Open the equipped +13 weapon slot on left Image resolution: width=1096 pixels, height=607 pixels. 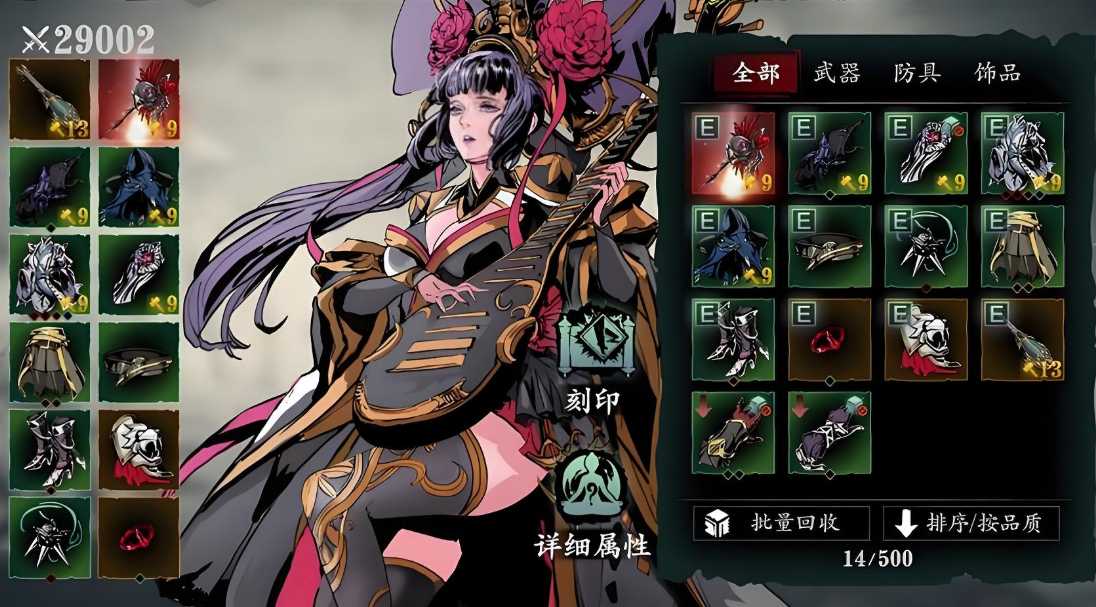[50, 99]
